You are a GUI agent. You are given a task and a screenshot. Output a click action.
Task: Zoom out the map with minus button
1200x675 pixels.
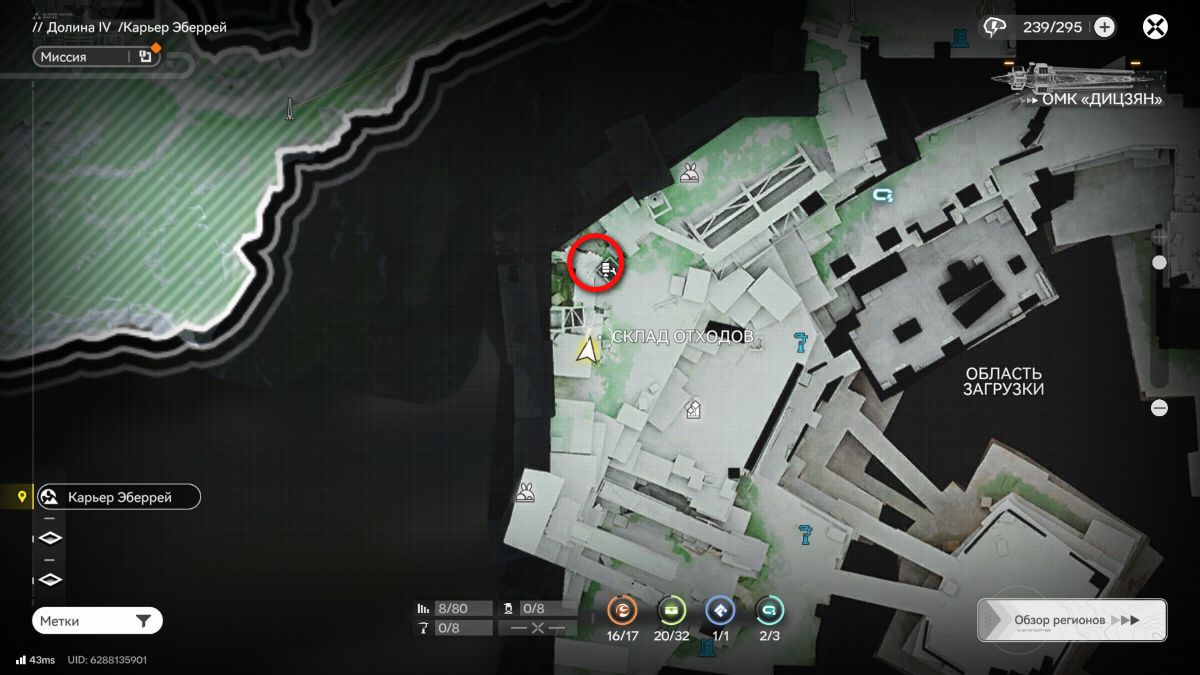(x=1159, y=408)
